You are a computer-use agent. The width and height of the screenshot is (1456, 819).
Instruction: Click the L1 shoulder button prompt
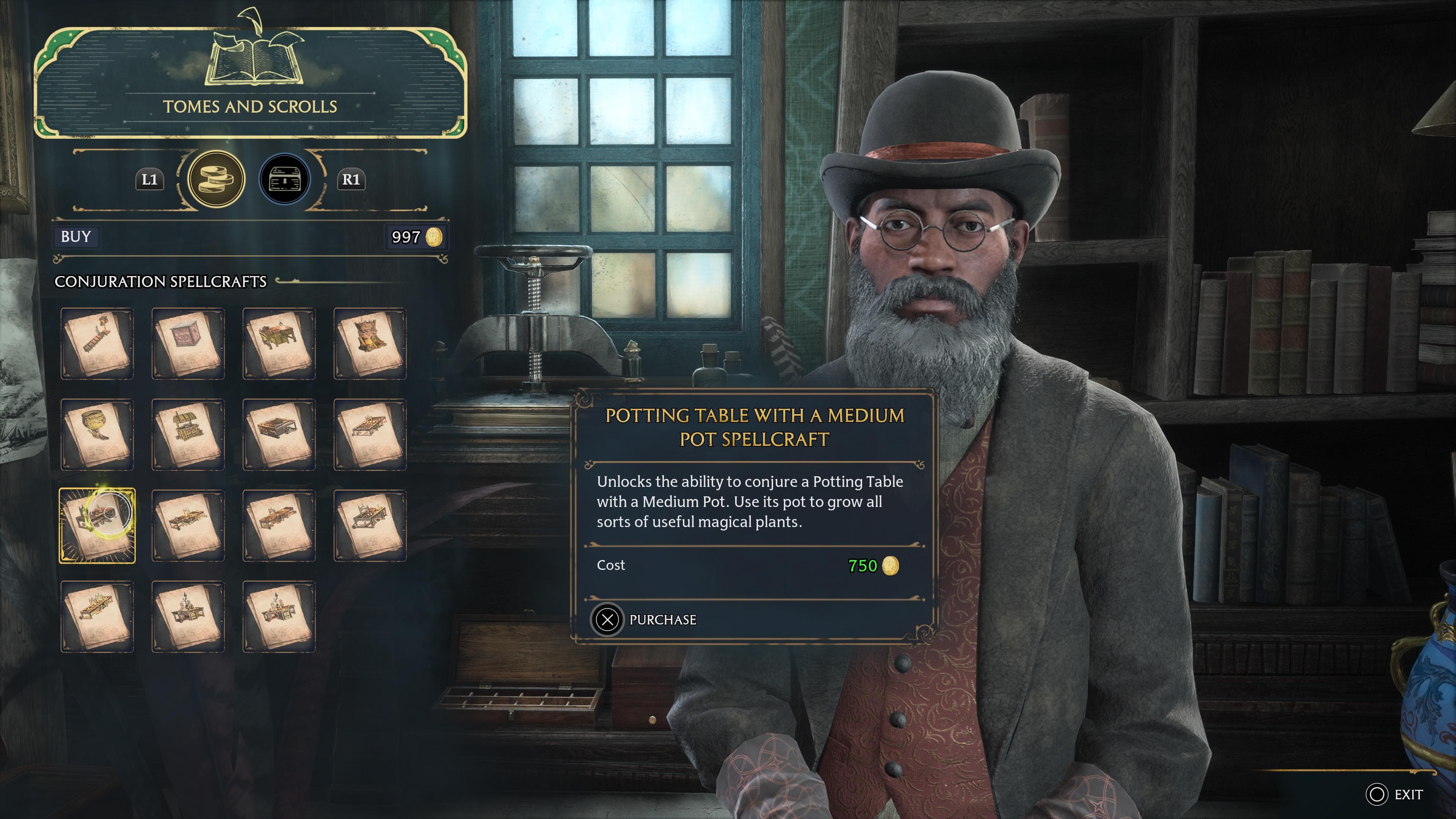click(149, 180)
